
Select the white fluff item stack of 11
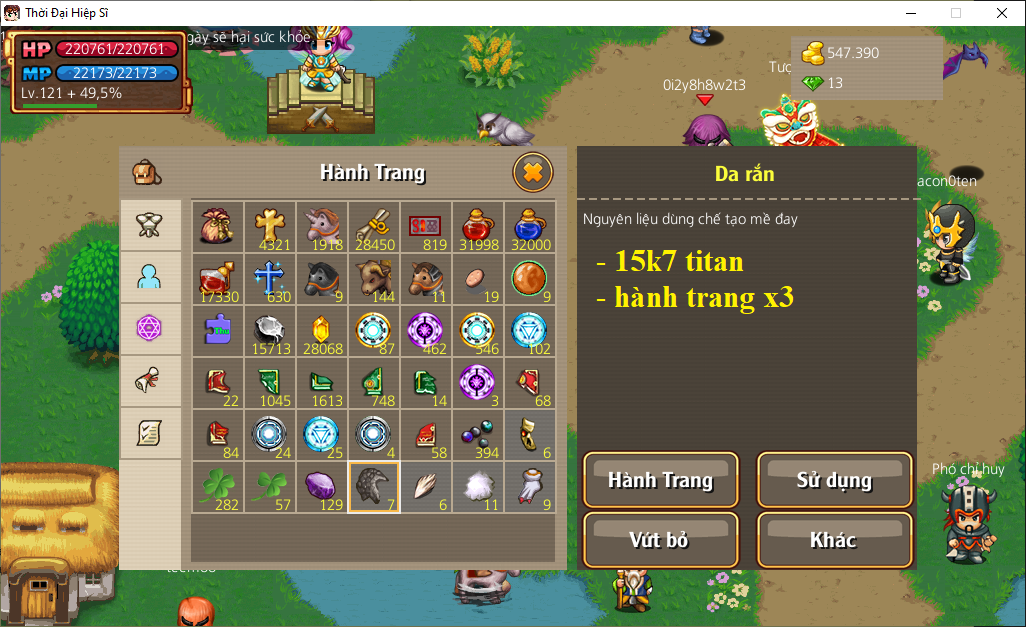tap(478, 487)
